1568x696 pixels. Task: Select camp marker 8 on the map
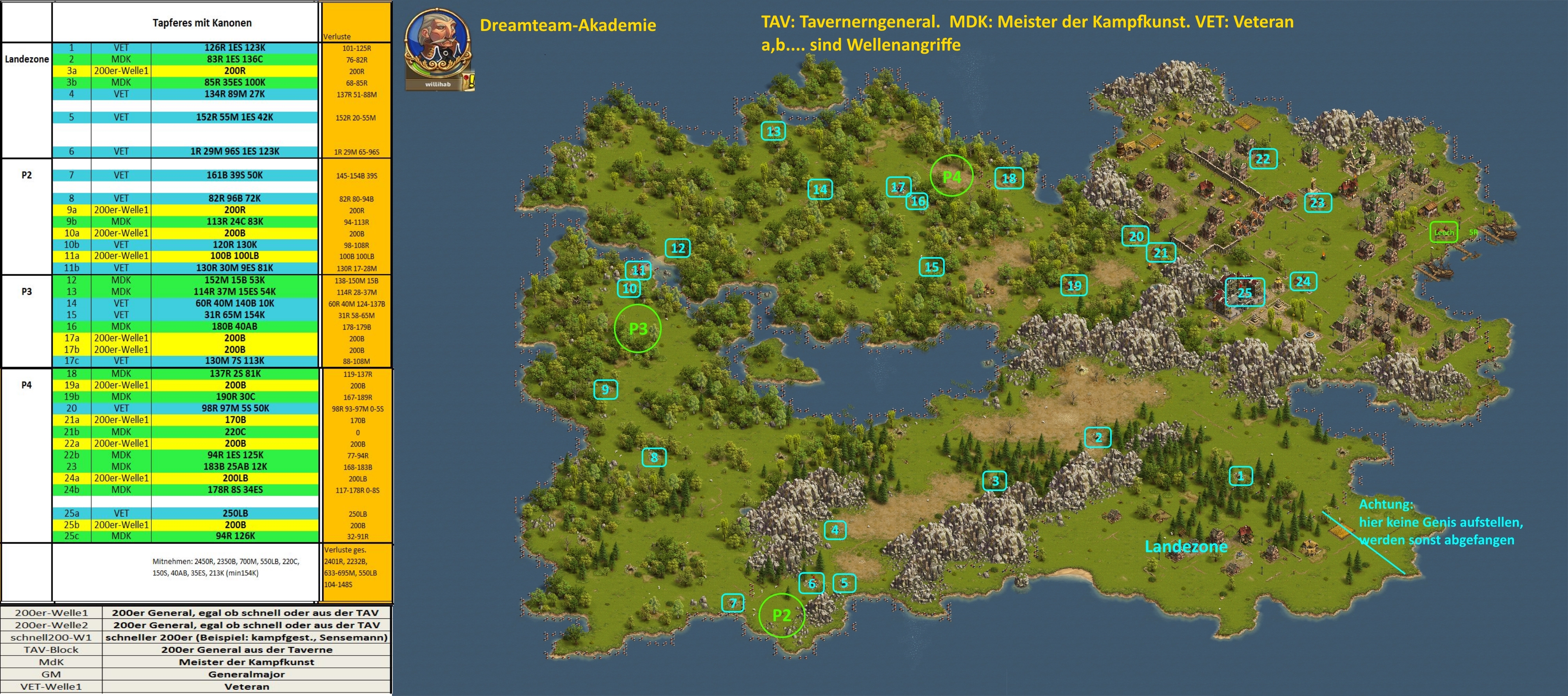[x=654, y=457]
